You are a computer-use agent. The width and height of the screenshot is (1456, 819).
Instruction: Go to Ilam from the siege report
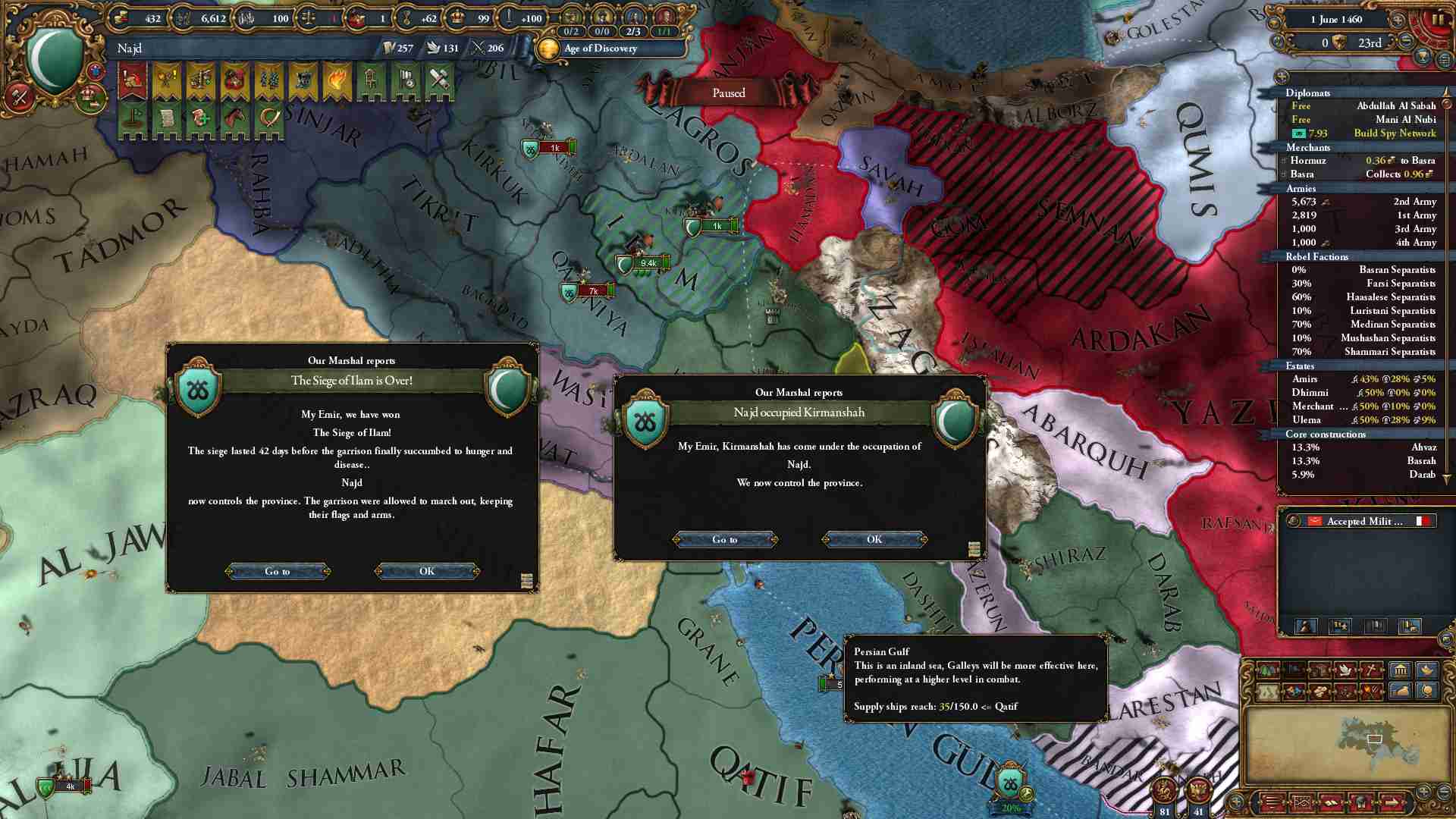[278, 571]
